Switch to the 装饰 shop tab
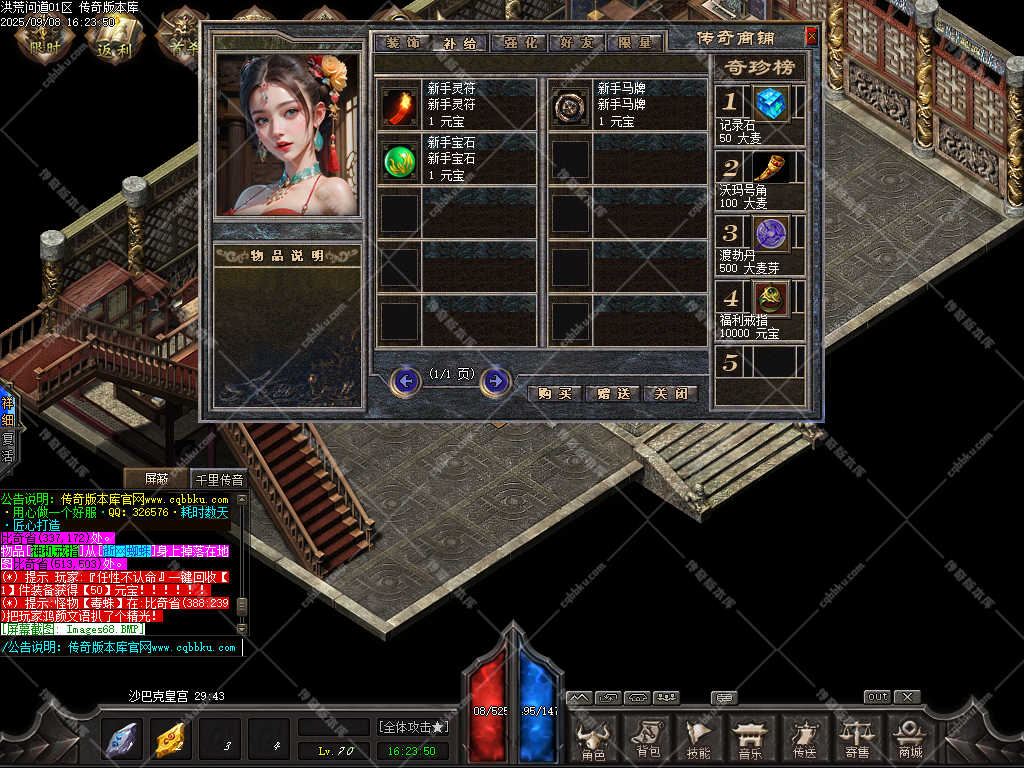 [x=403, y=43]
